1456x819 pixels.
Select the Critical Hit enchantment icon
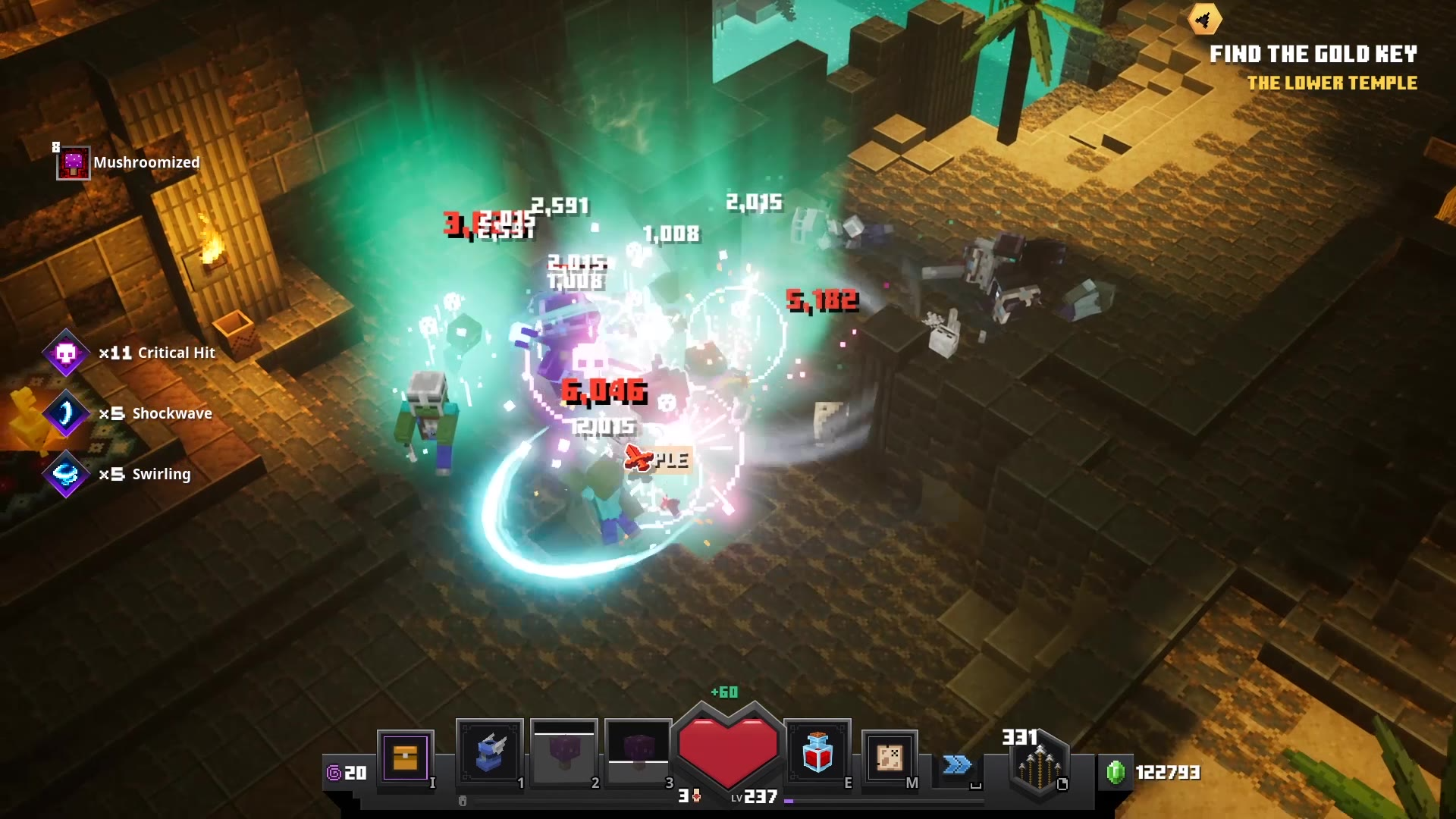[66, 353]
